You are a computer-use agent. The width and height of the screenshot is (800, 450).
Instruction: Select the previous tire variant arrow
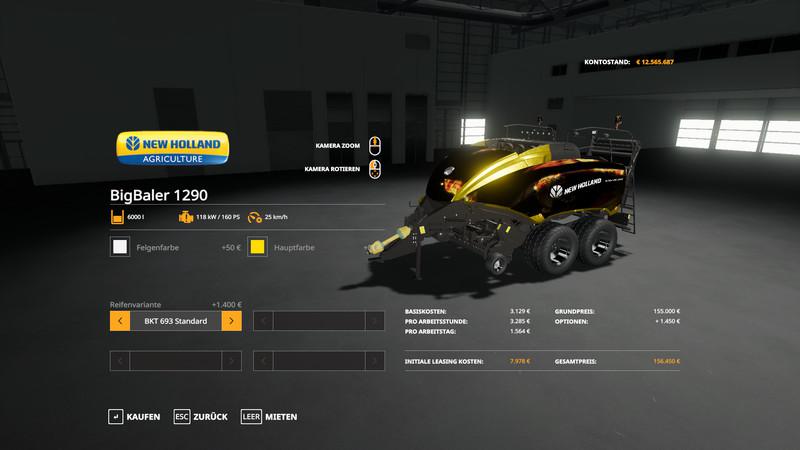point(119,321)
